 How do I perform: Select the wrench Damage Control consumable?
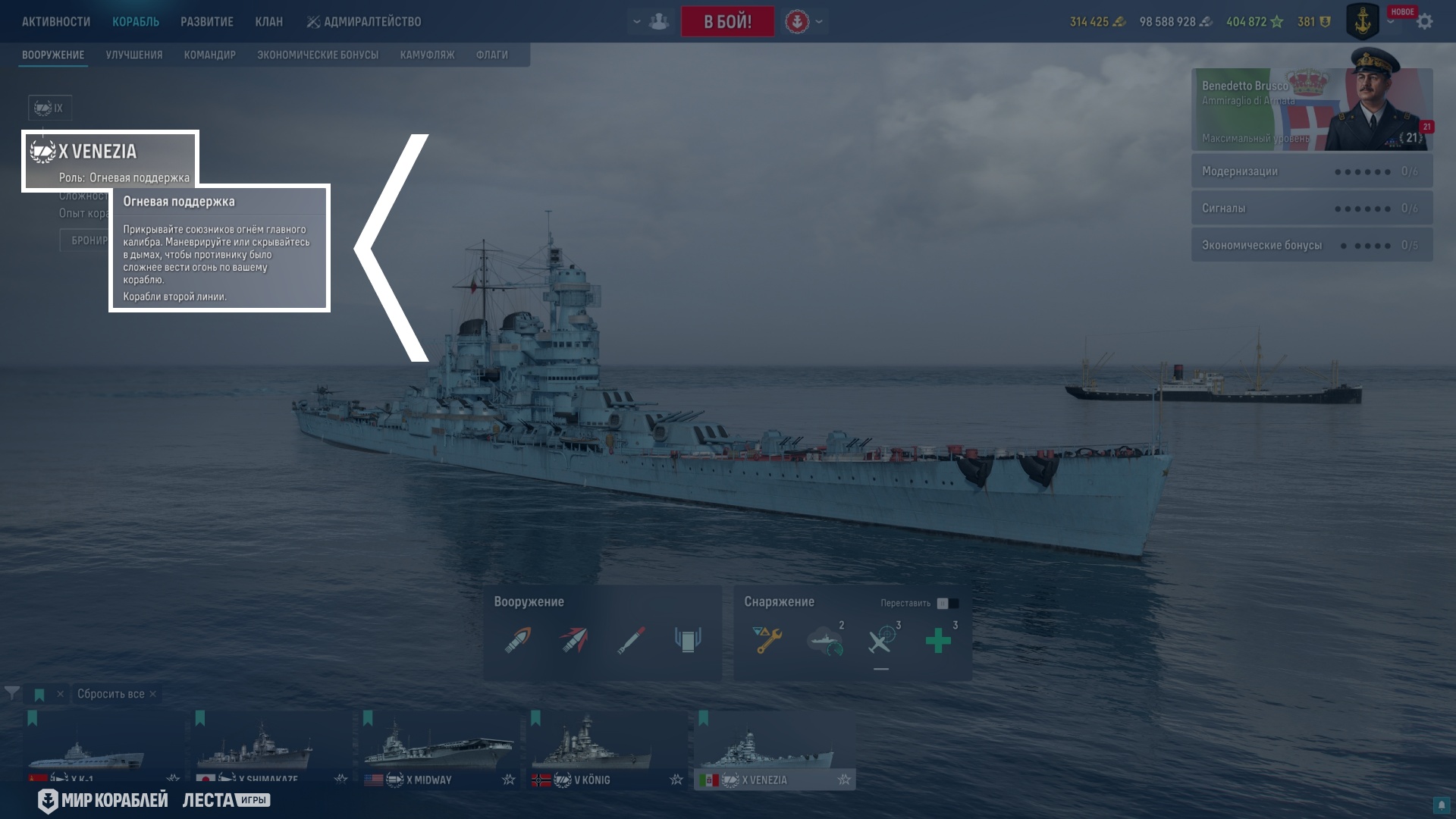[767, 640]
